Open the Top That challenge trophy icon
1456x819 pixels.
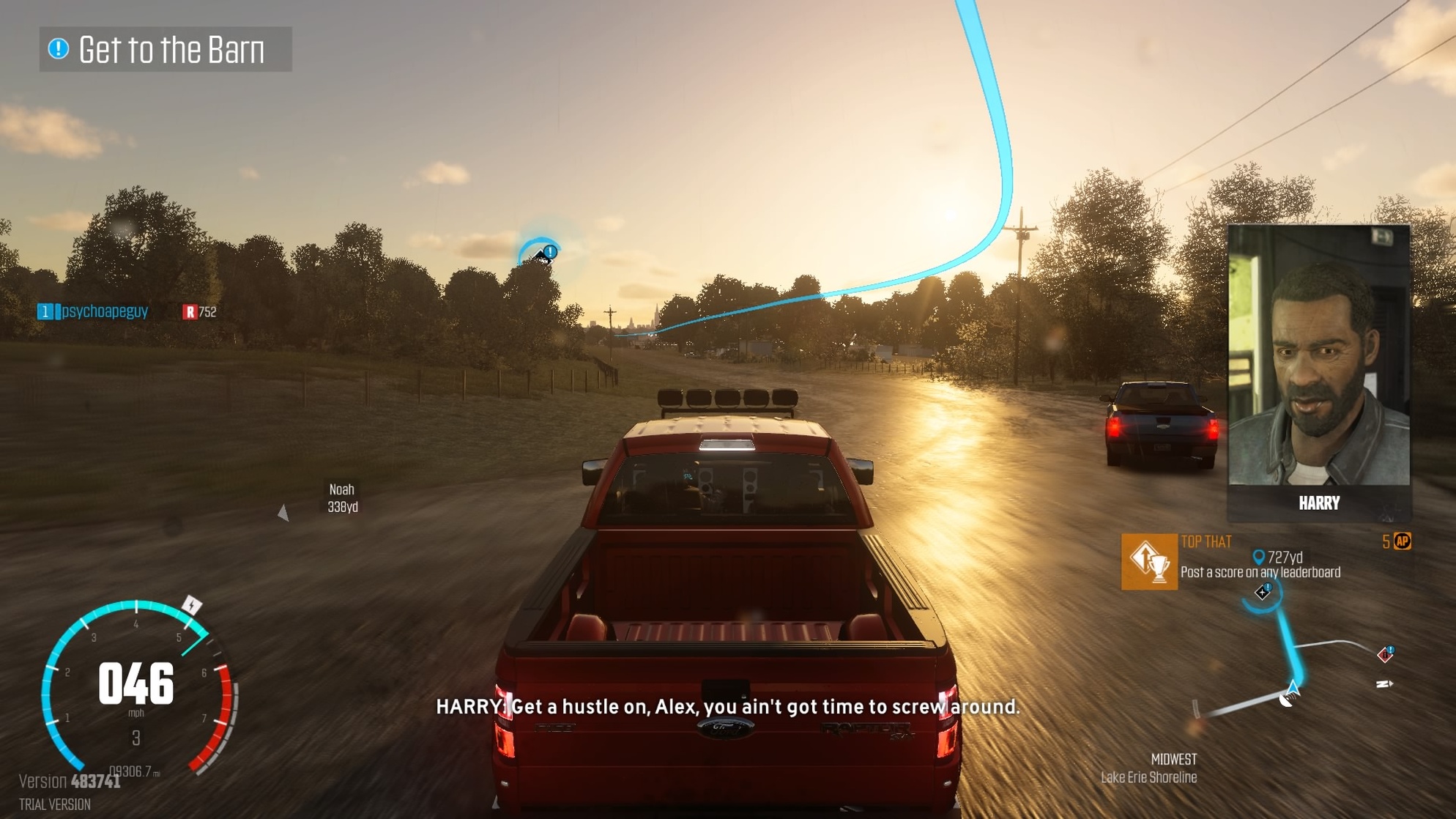(1149, 562)
